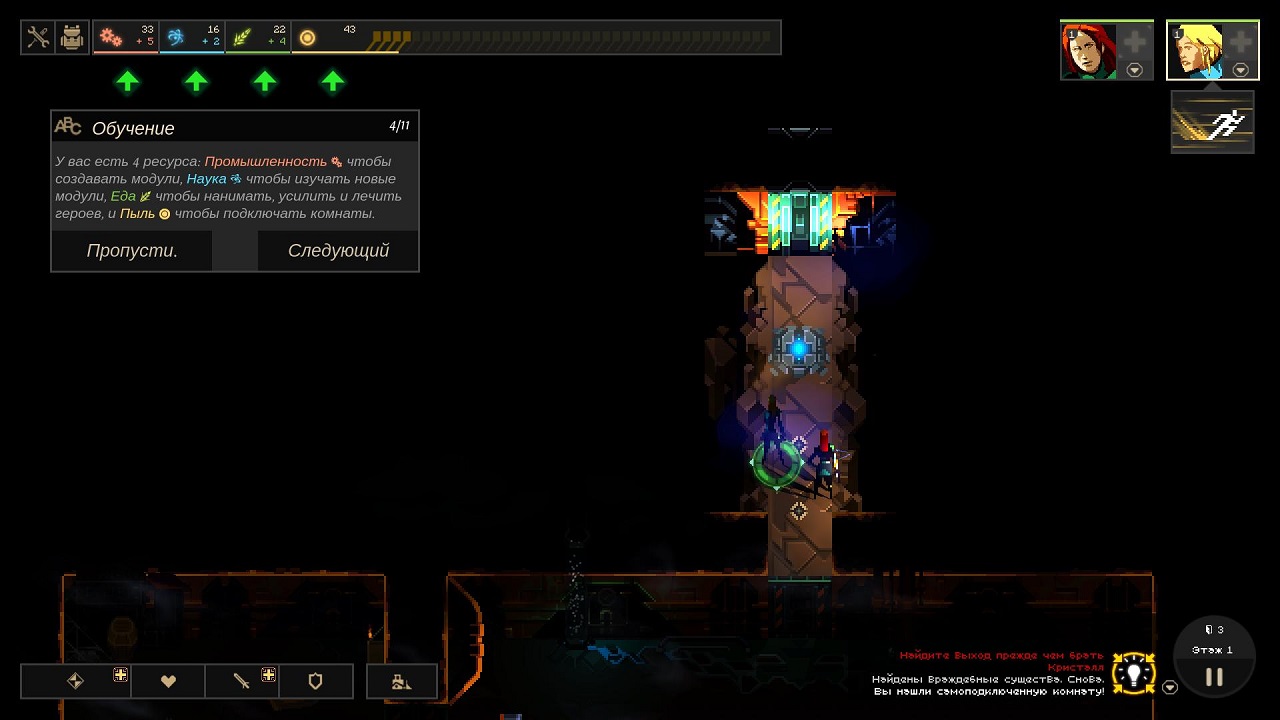1280x720 pixels.
Task: Choose the shield module category
Action: 315,681
